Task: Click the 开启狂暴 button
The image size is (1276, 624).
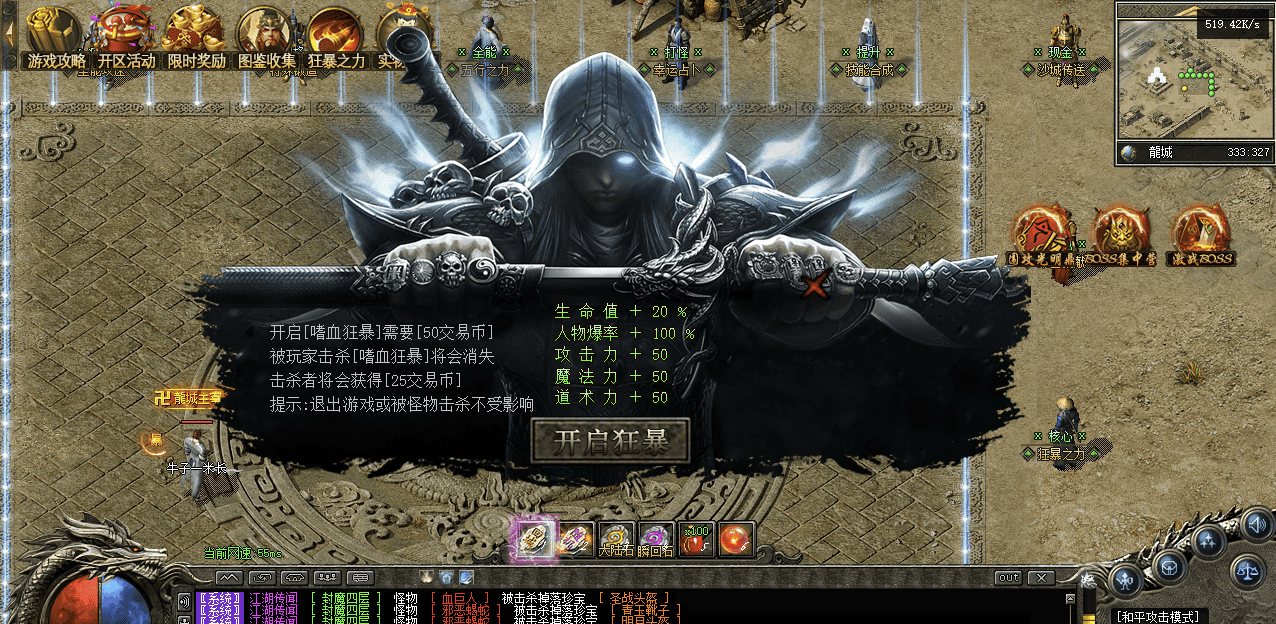Action: point(610,440)
